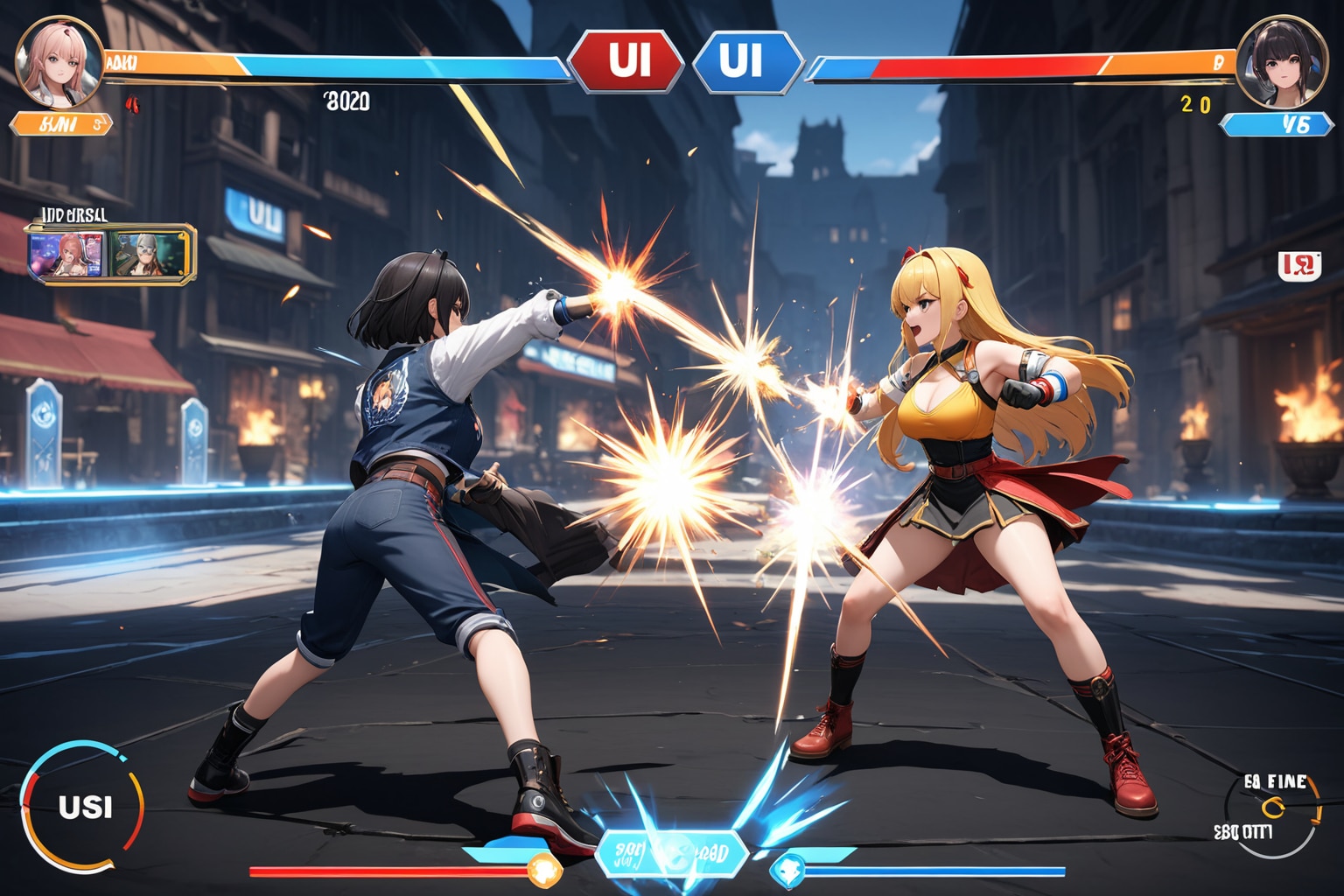Screen dimensions: 1344x896
Task: Click the glowing hexagon emblem at bottom center
Action: pyautogui.click(x=672, y=854)
